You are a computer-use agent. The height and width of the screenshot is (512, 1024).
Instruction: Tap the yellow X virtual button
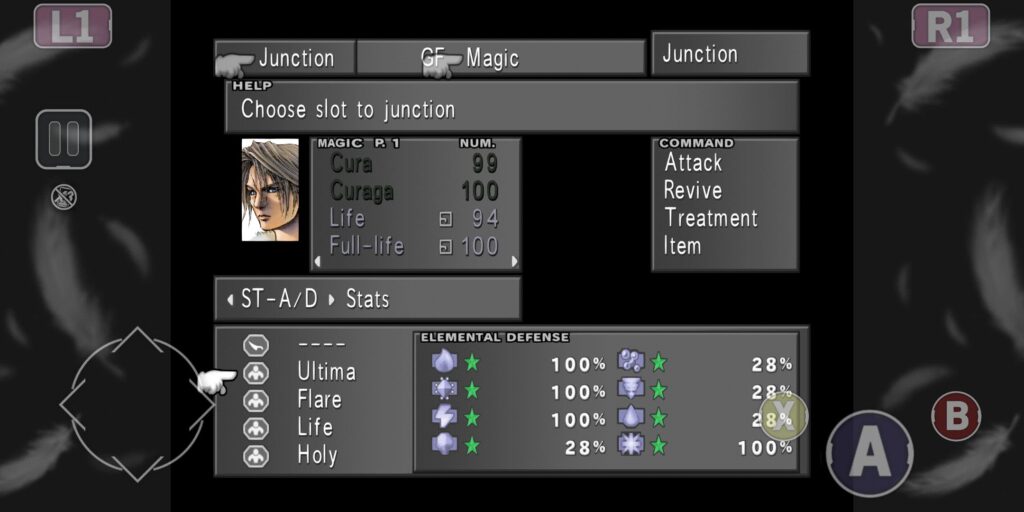coord(784,415)
